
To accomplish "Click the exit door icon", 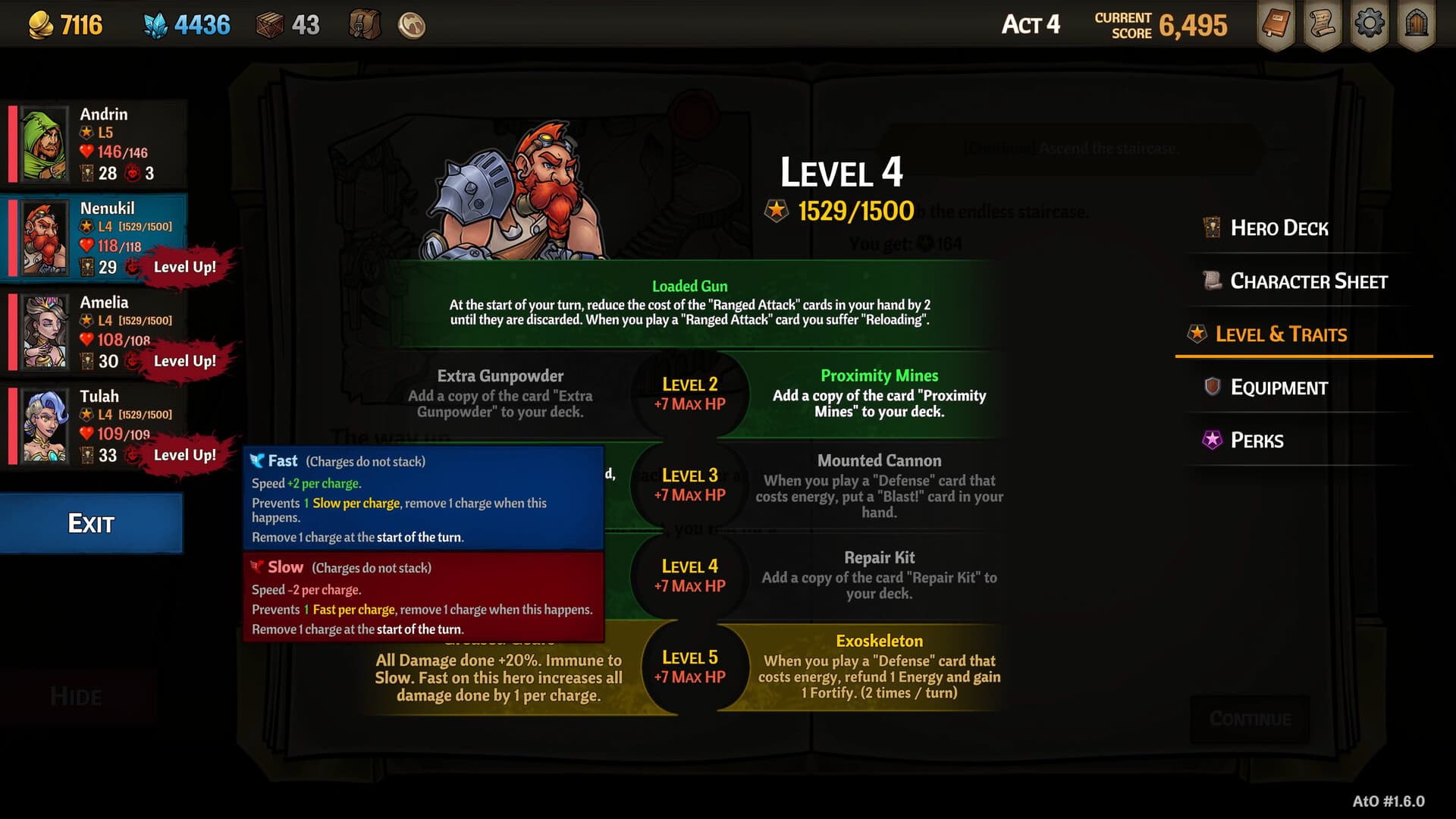I will click(x=1416, y=25).
